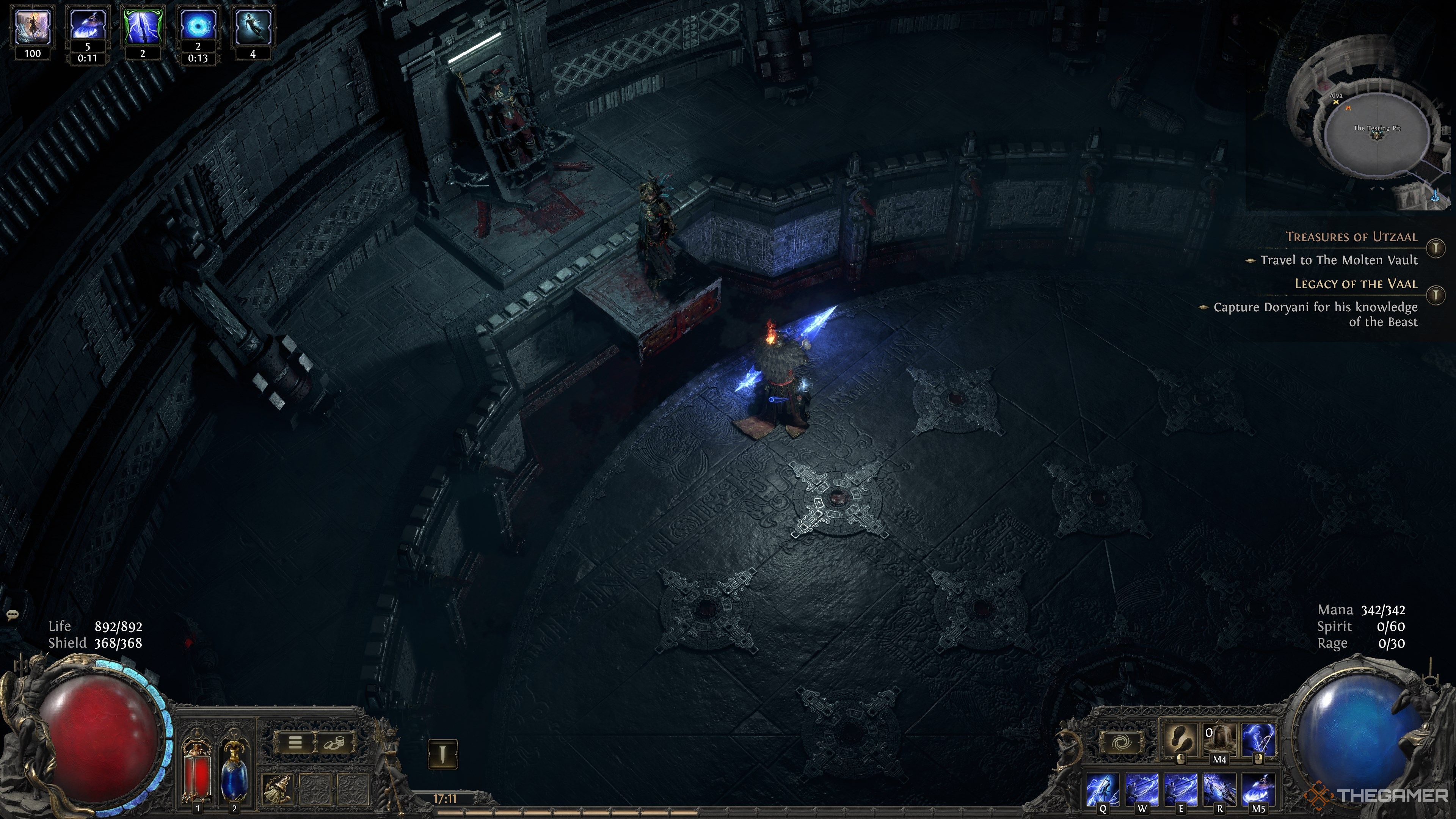Activate the lightning skill bound to R
Screen dimensions: 1456x819
1219,789
